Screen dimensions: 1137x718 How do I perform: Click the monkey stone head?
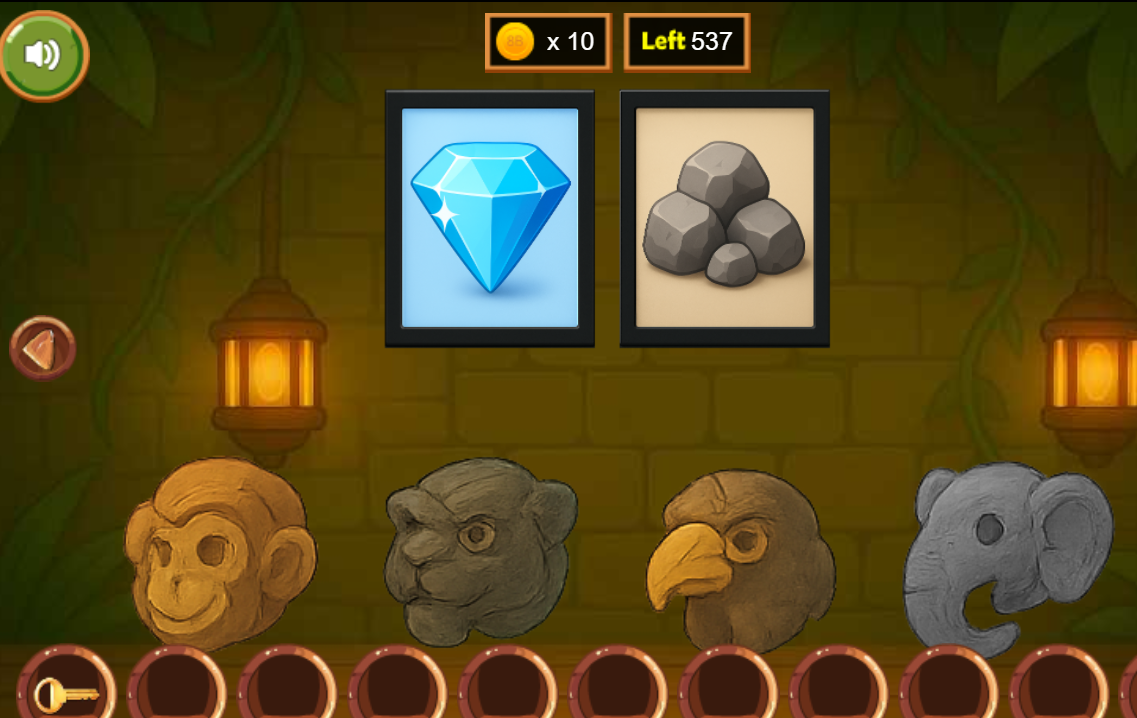tap(220, 550)
